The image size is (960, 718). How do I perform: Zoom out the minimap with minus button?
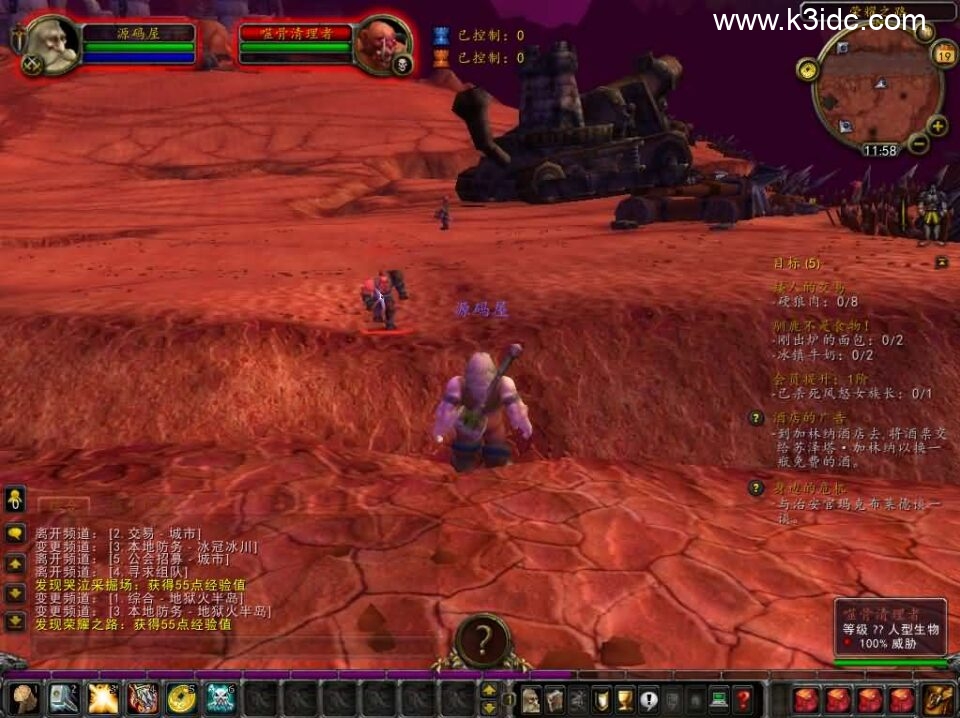[x=918, y=143]
